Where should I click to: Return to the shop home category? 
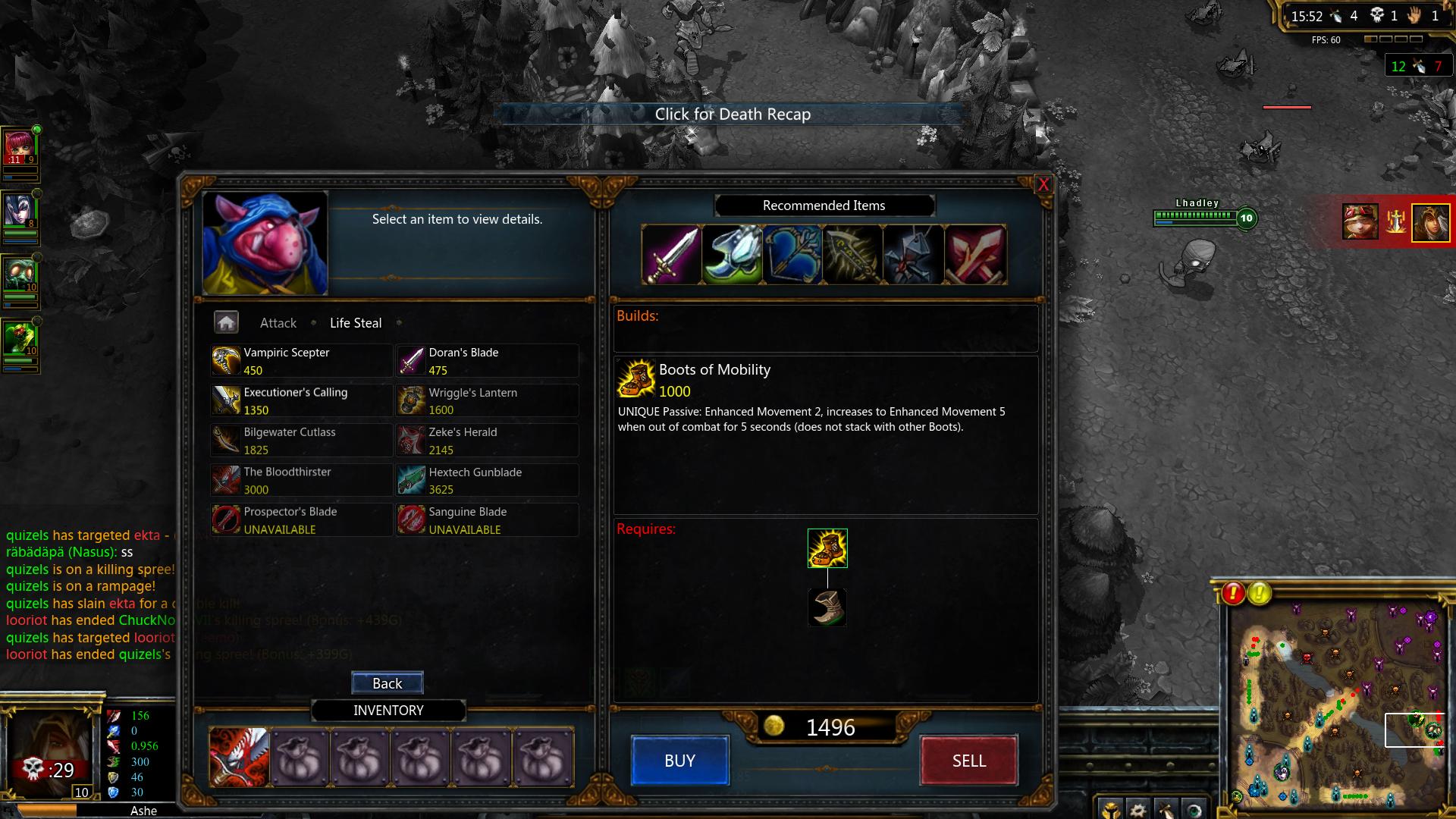226,322
